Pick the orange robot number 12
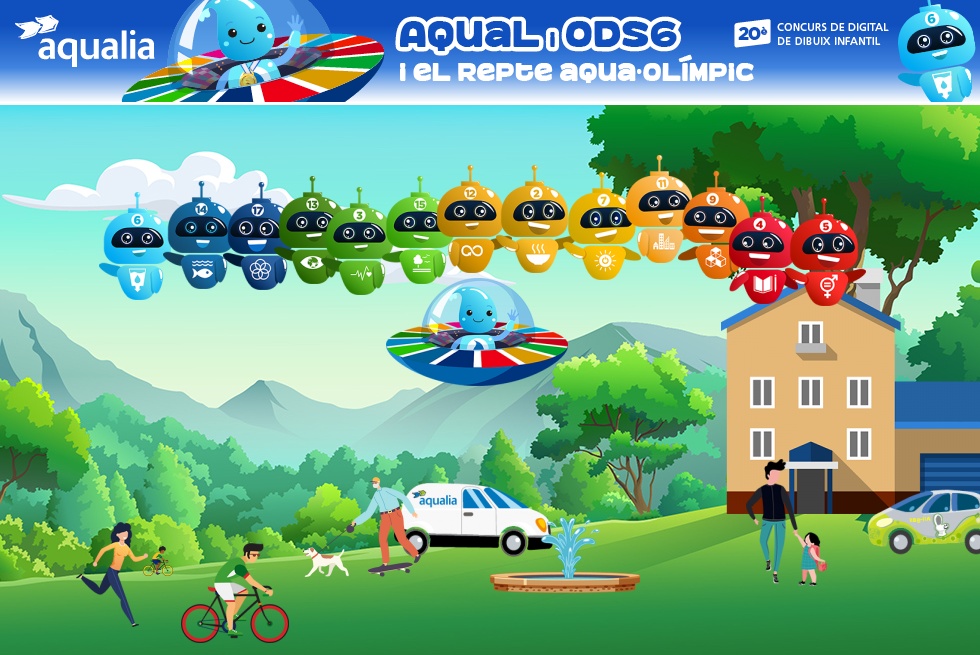This screenshot has width=980, height=655. (x=469, y=226)
